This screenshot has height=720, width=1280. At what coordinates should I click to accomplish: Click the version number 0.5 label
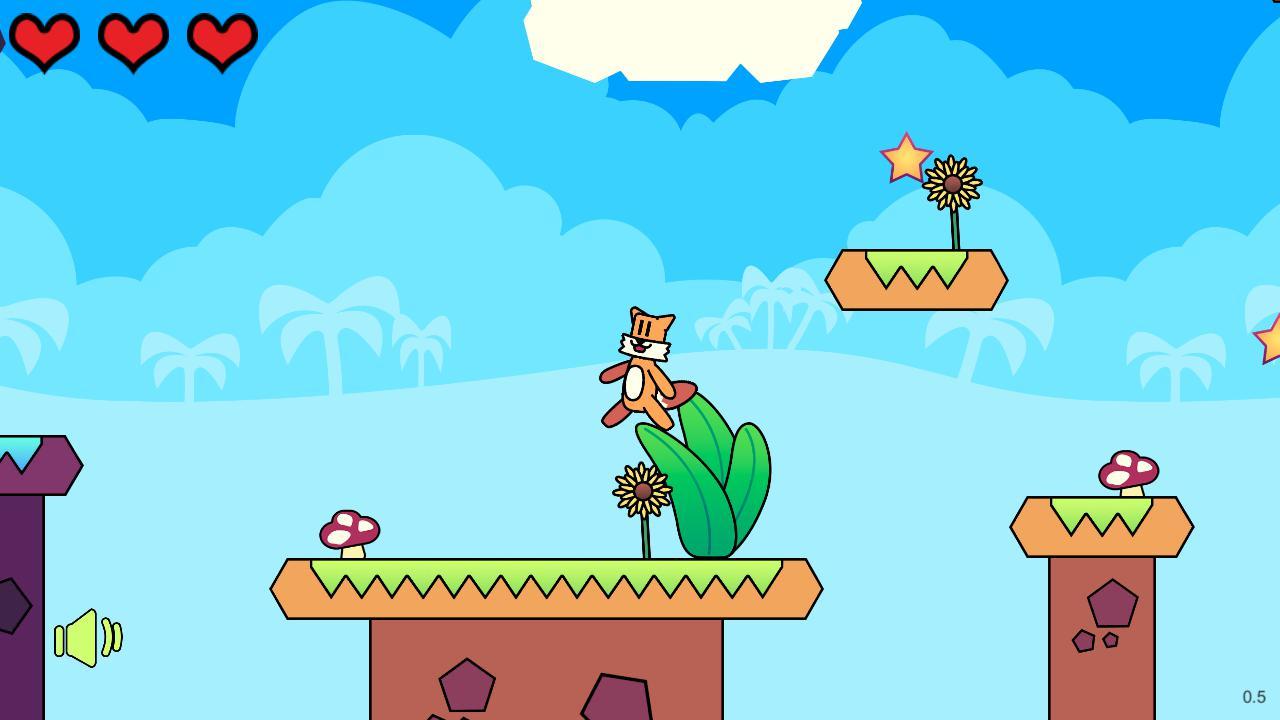1254,694
